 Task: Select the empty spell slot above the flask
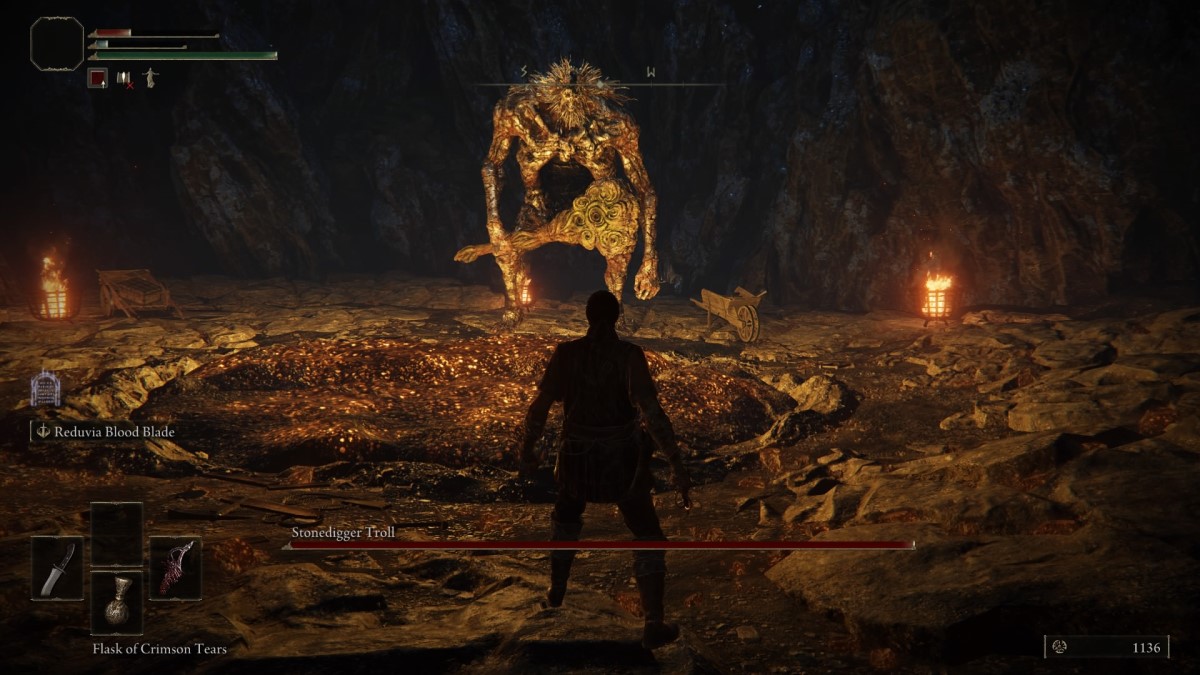pyautogui.click(x=117, y=534)
